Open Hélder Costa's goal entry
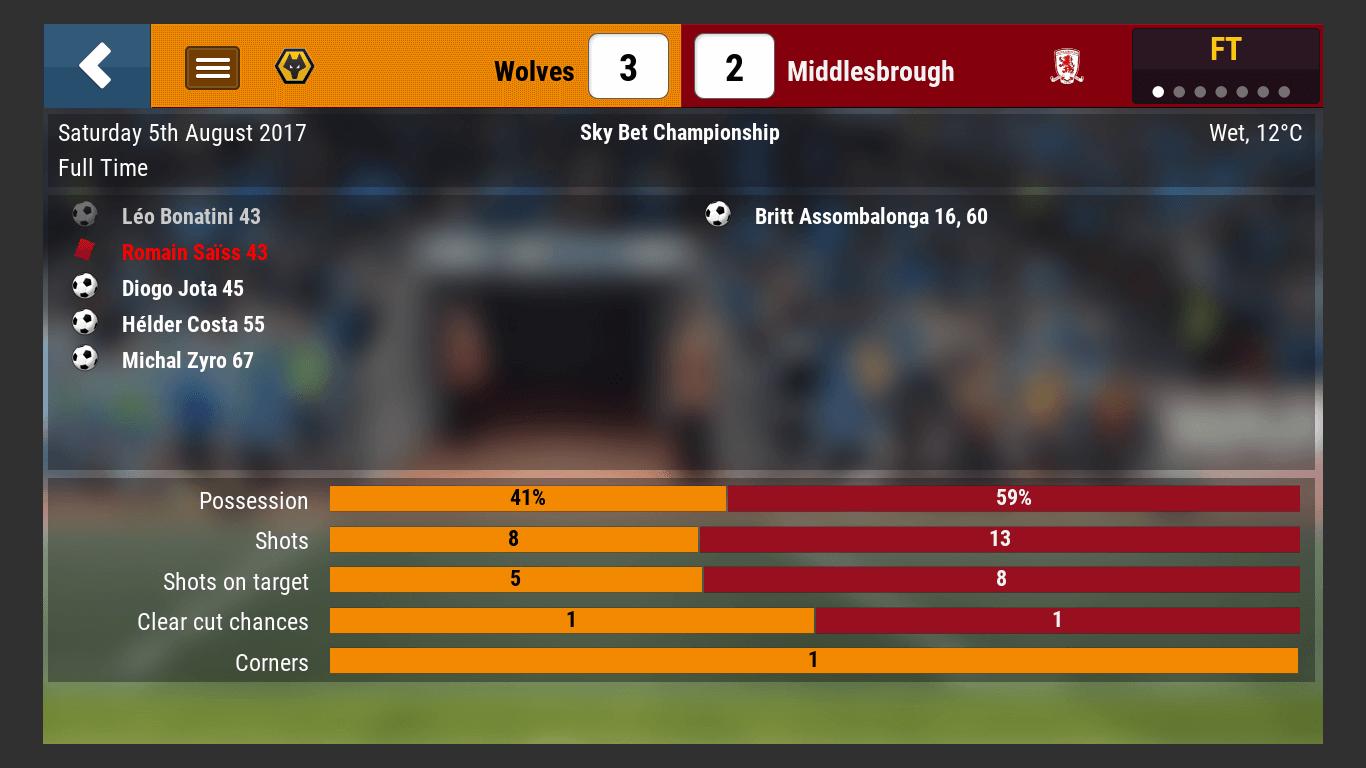Image resolution: width=1366 pixels, height=768 pixels. (193, 325)
